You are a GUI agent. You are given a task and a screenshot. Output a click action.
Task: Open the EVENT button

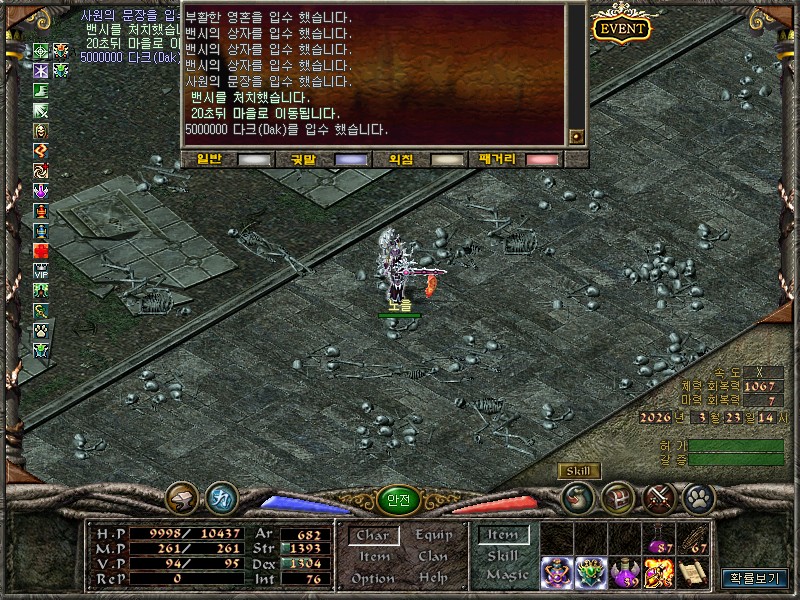coord(621,29)
